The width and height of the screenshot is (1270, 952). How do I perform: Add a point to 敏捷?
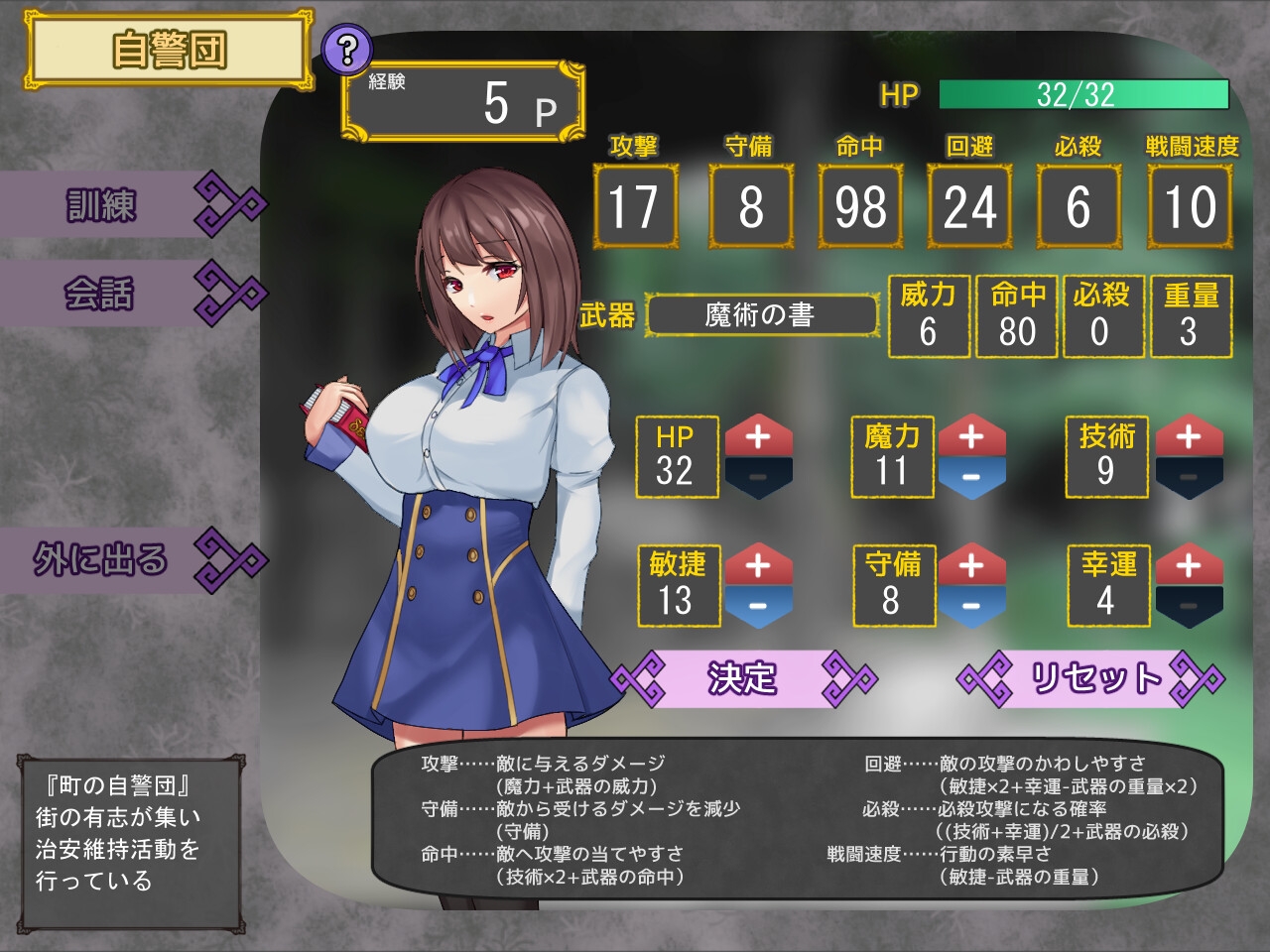pyautogui.click(x=758, y=565)
